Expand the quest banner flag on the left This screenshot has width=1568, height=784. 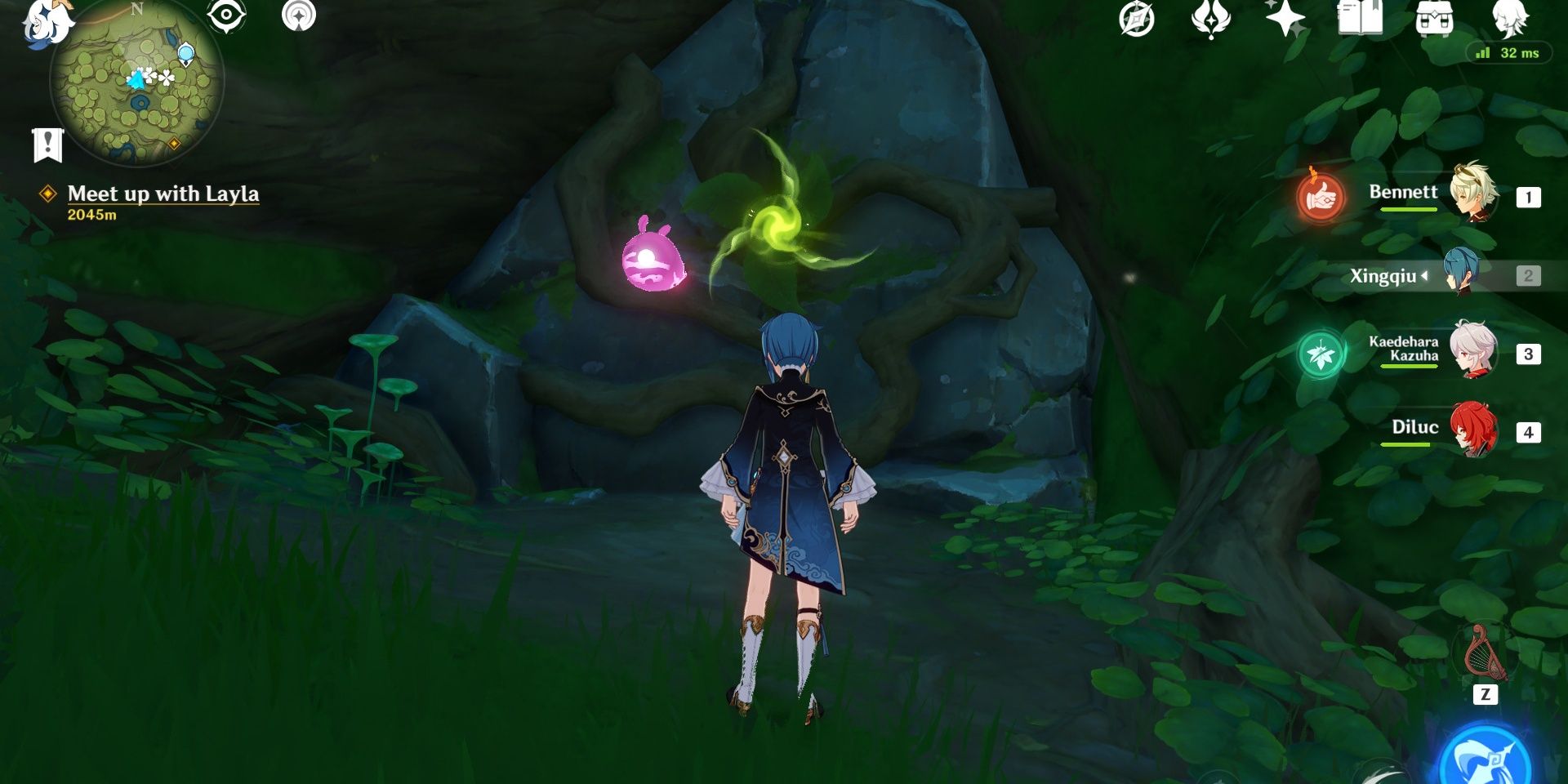[x=49, y=145]
